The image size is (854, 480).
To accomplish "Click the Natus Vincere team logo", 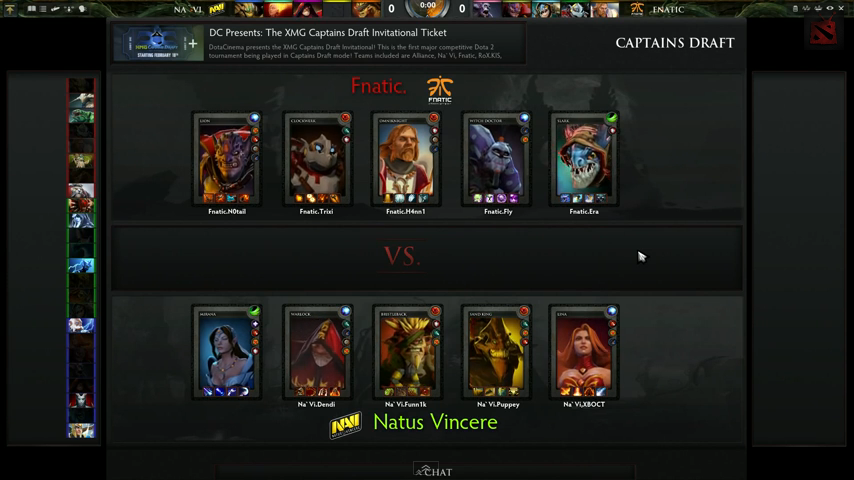I will tap(346, 425).
